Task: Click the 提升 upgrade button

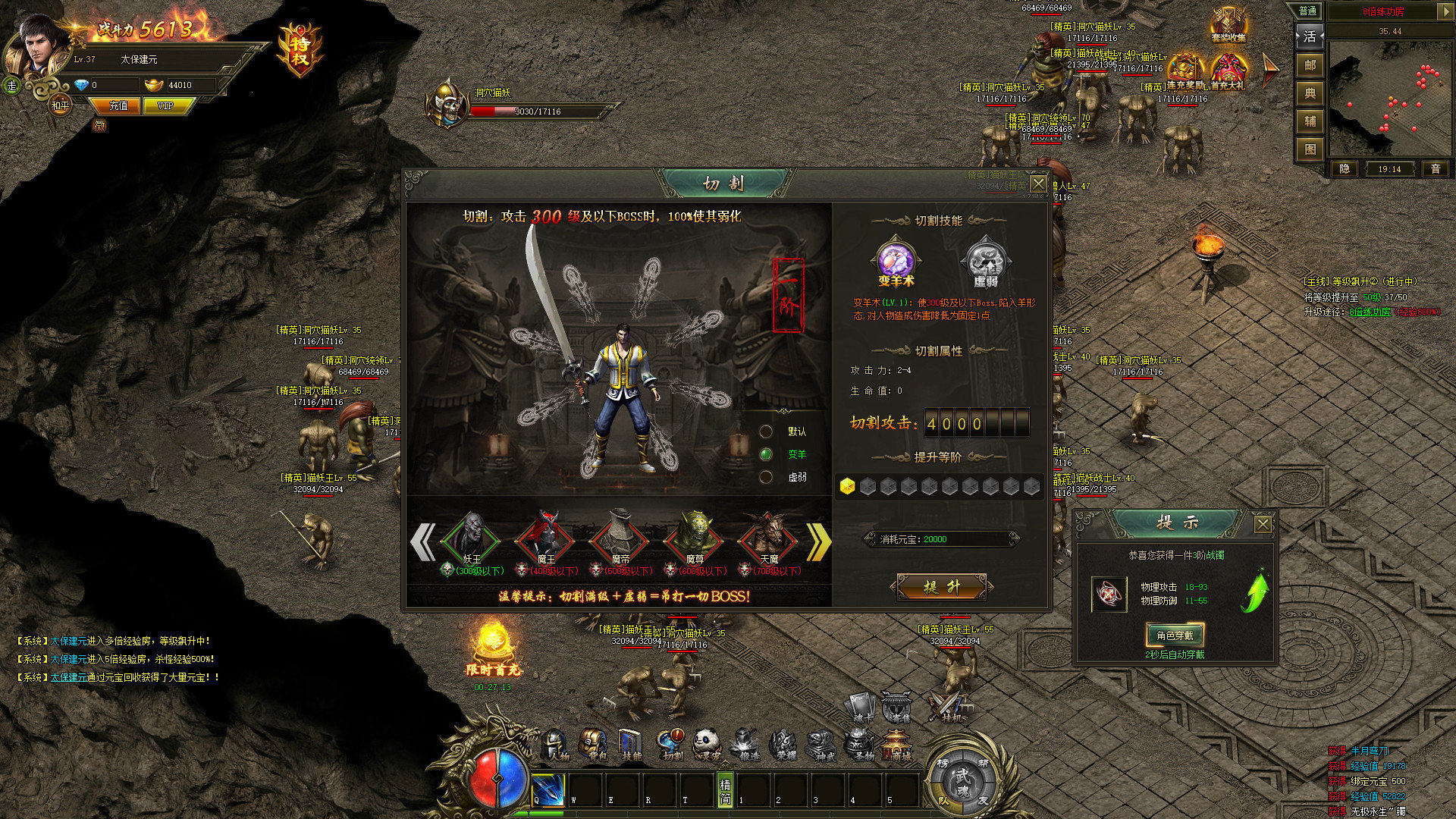Action: pyautogui.click(x=941, y=587)
